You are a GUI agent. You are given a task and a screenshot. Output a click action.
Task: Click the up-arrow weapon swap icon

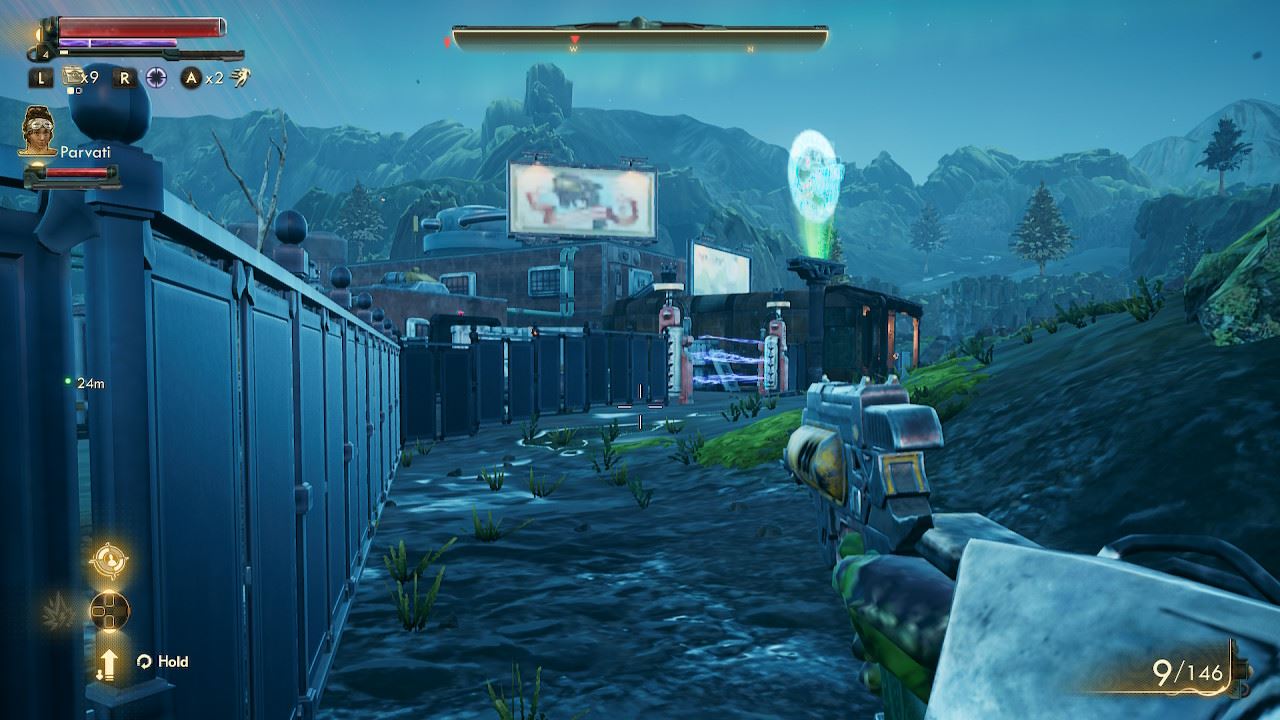tap(108, 661)
